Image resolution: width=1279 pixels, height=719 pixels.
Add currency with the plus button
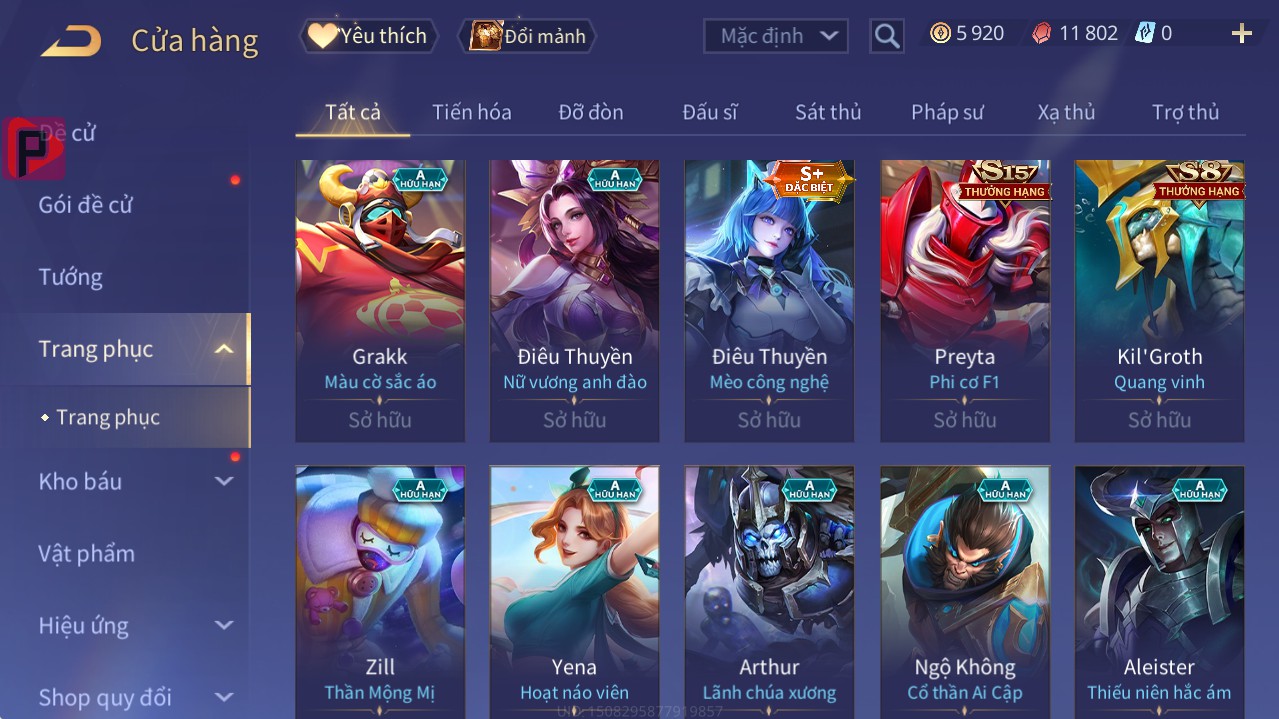coord(1241,34)
